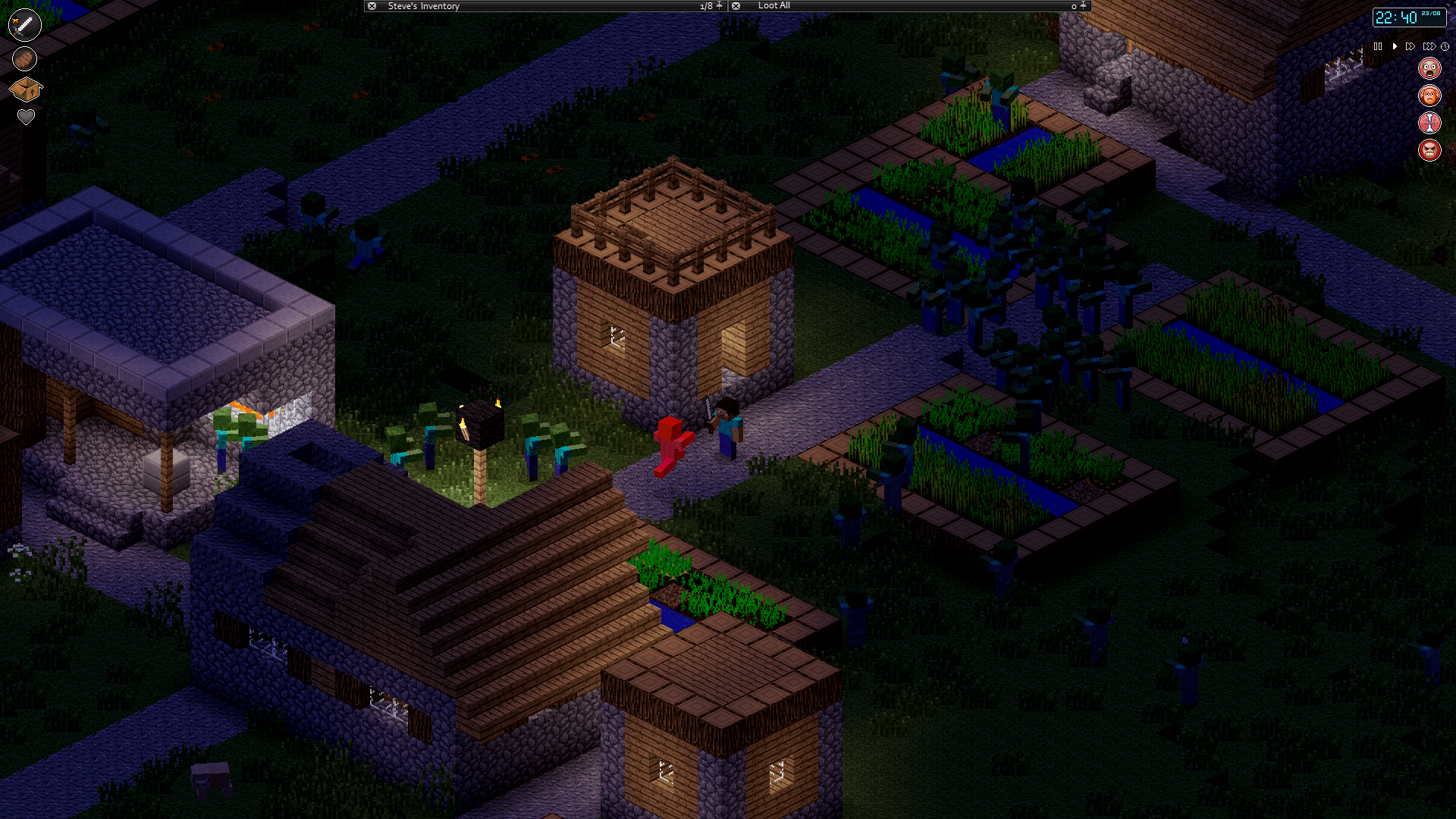Click the unhappy orange face moodle
The height and width of the screenshot is (819, 1456).
(1429, 95)
